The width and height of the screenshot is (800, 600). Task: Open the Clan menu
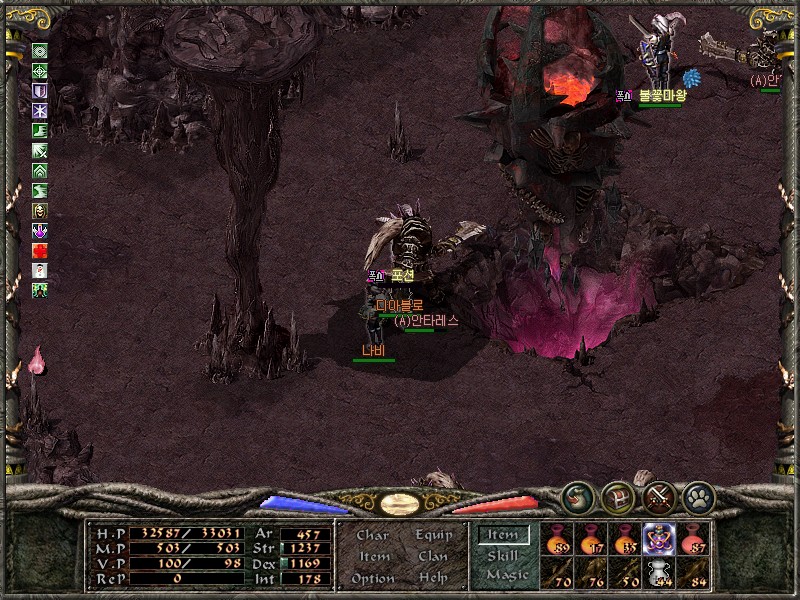click(x=433, y=556)
